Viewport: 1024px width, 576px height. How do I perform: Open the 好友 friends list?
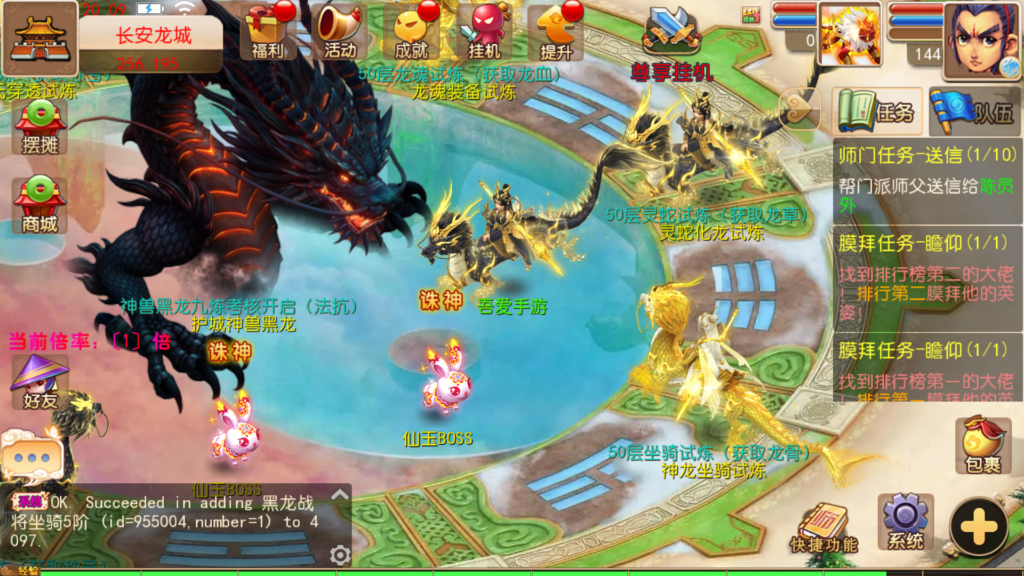pos(40,382)
